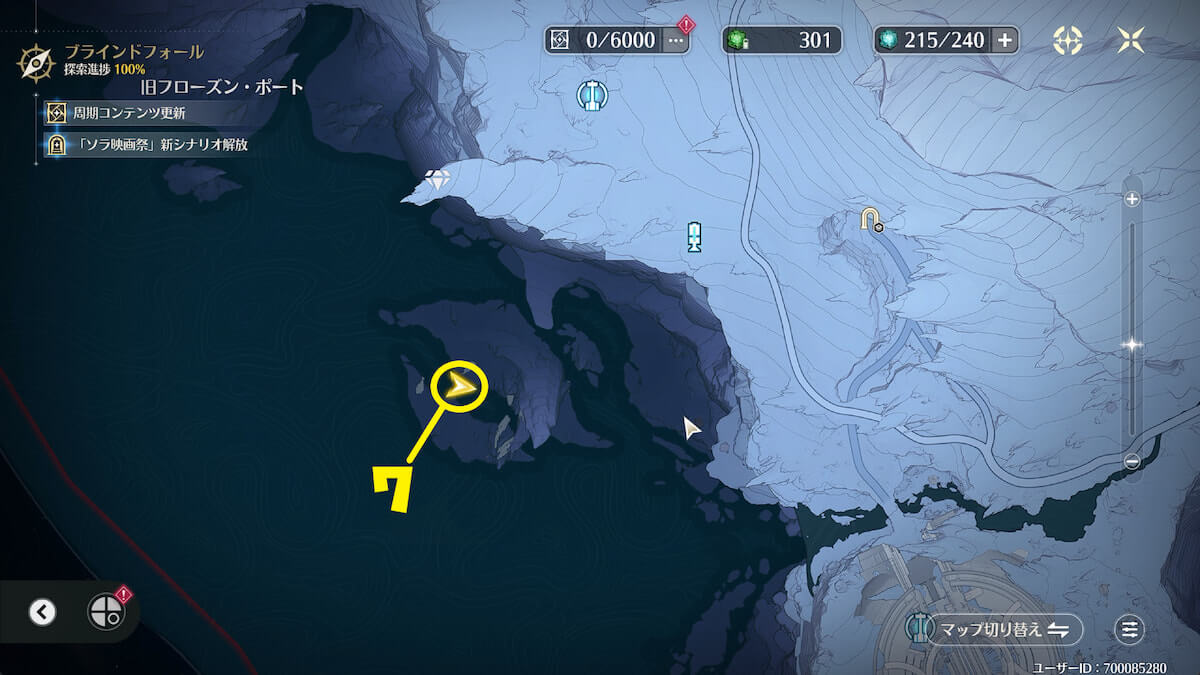The width and height of the screenshot is (1200, 675).
Task: Click the 周期コンテンツ更新 notice
Action: point(128,113)
